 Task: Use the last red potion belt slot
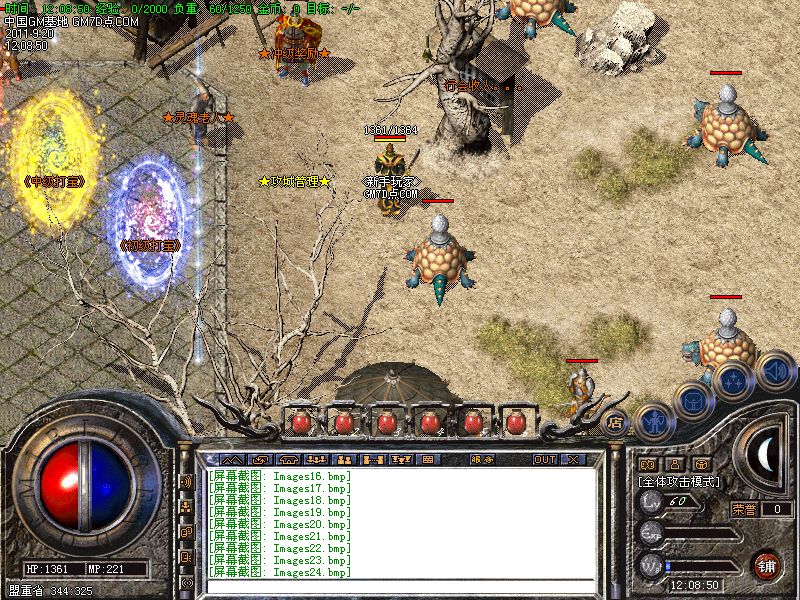pyautogui.click(x=517, y=422)
